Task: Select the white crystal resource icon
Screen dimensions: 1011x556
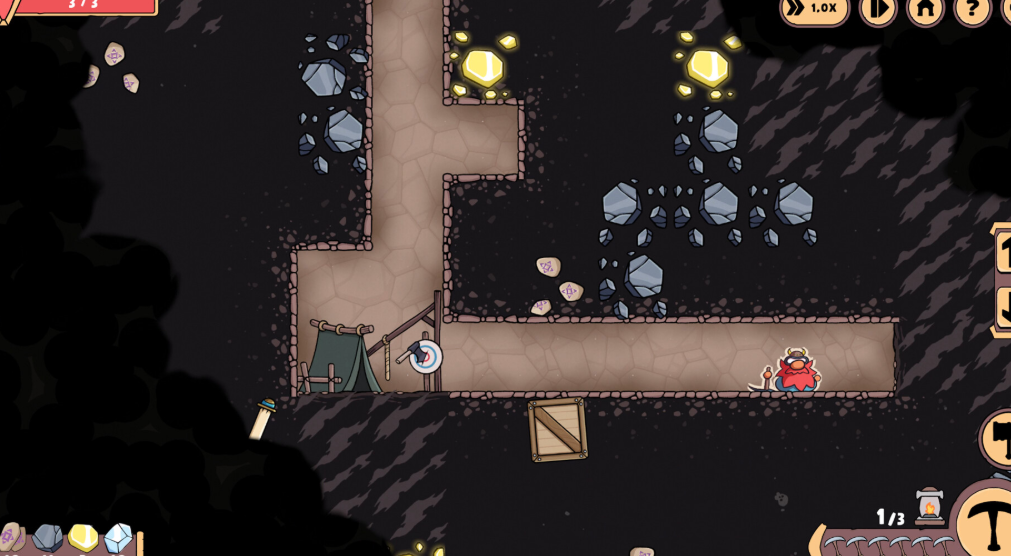Action: 118,539
